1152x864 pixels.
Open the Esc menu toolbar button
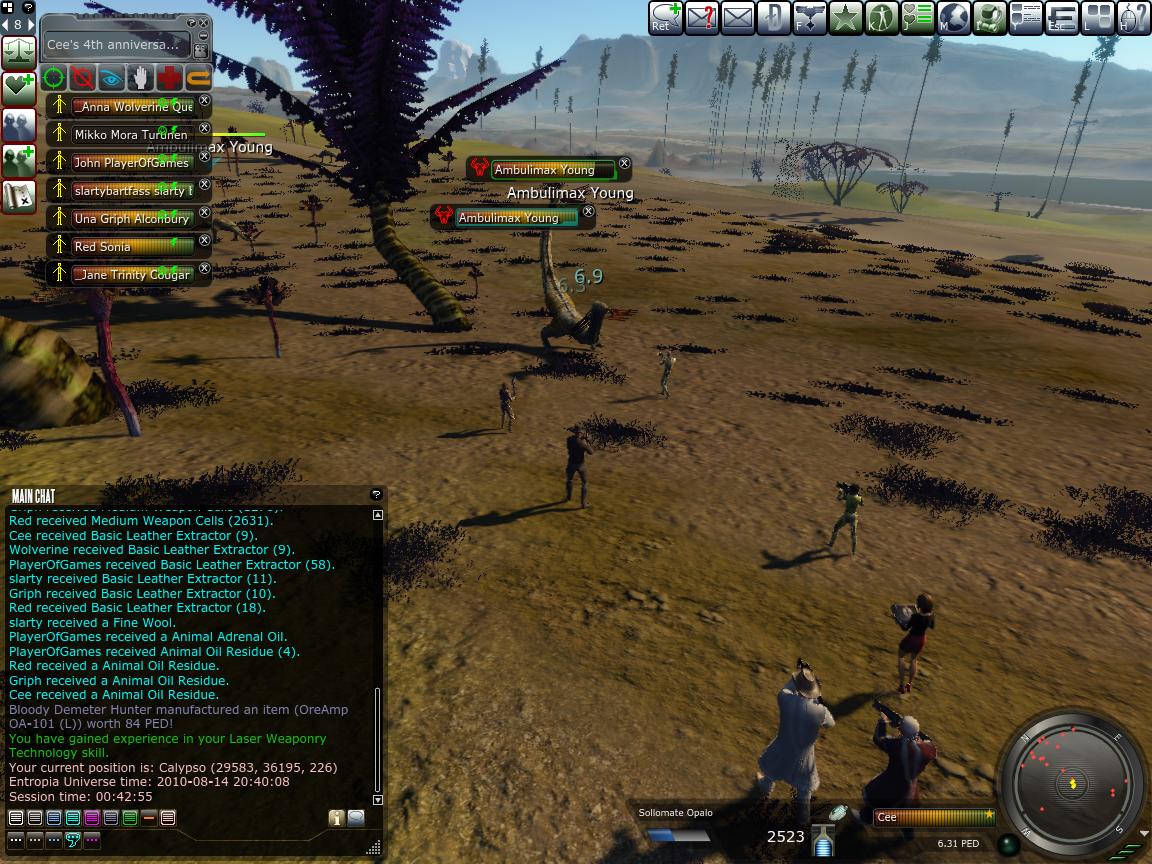(x=1062, y=18)
